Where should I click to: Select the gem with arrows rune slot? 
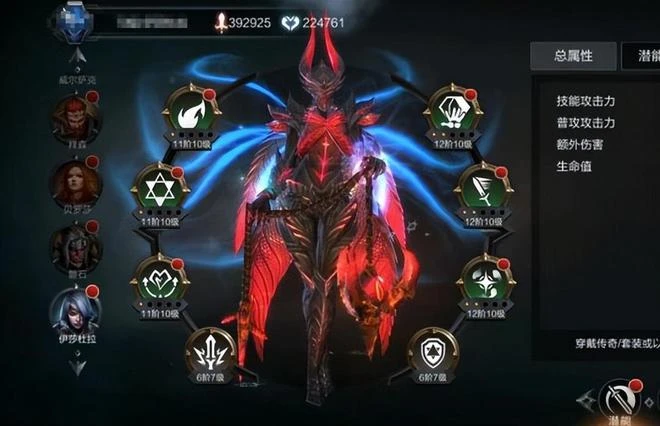(x=452, y=111)
